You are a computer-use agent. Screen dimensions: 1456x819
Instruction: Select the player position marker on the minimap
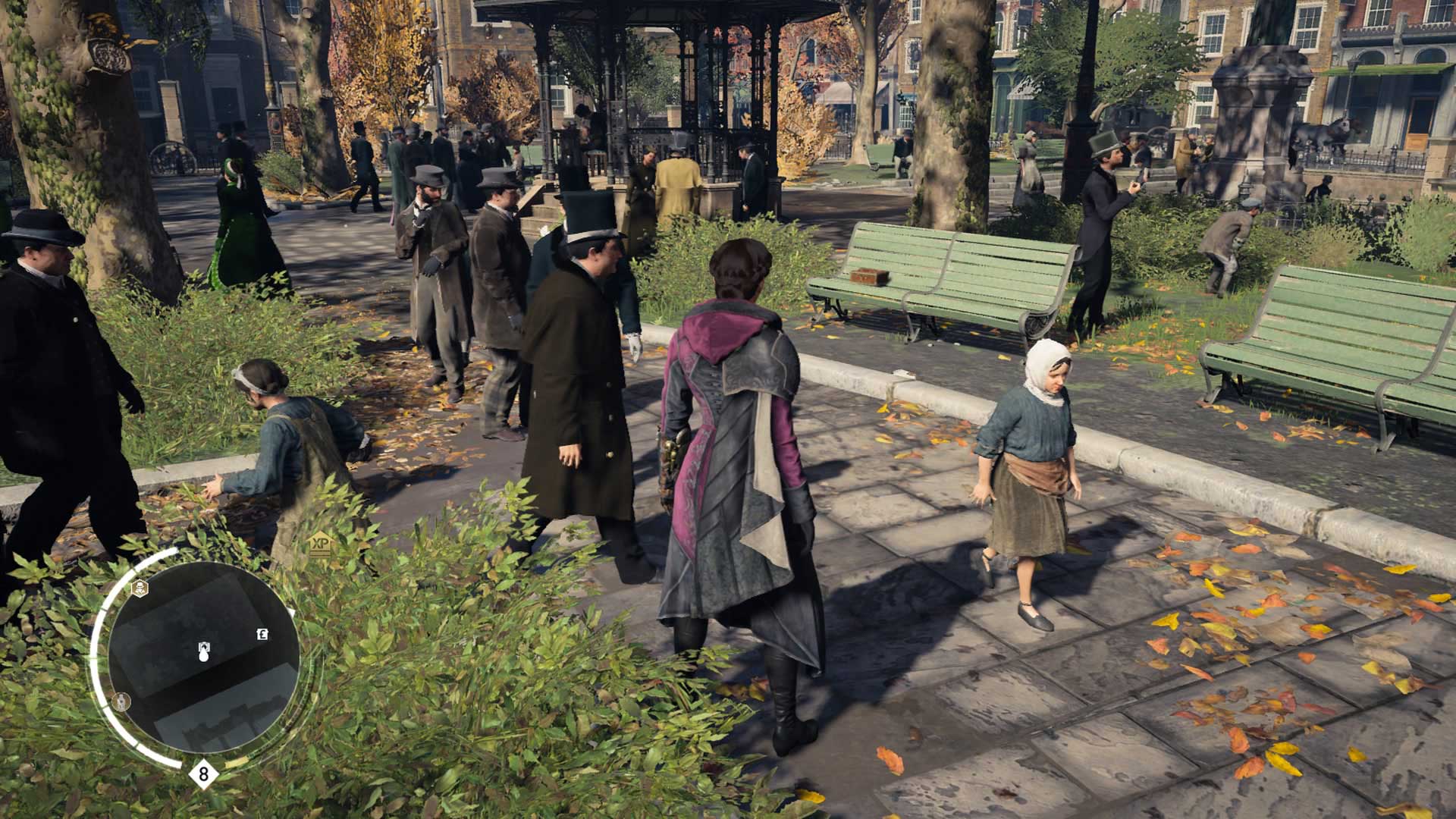tap(204, 647)
